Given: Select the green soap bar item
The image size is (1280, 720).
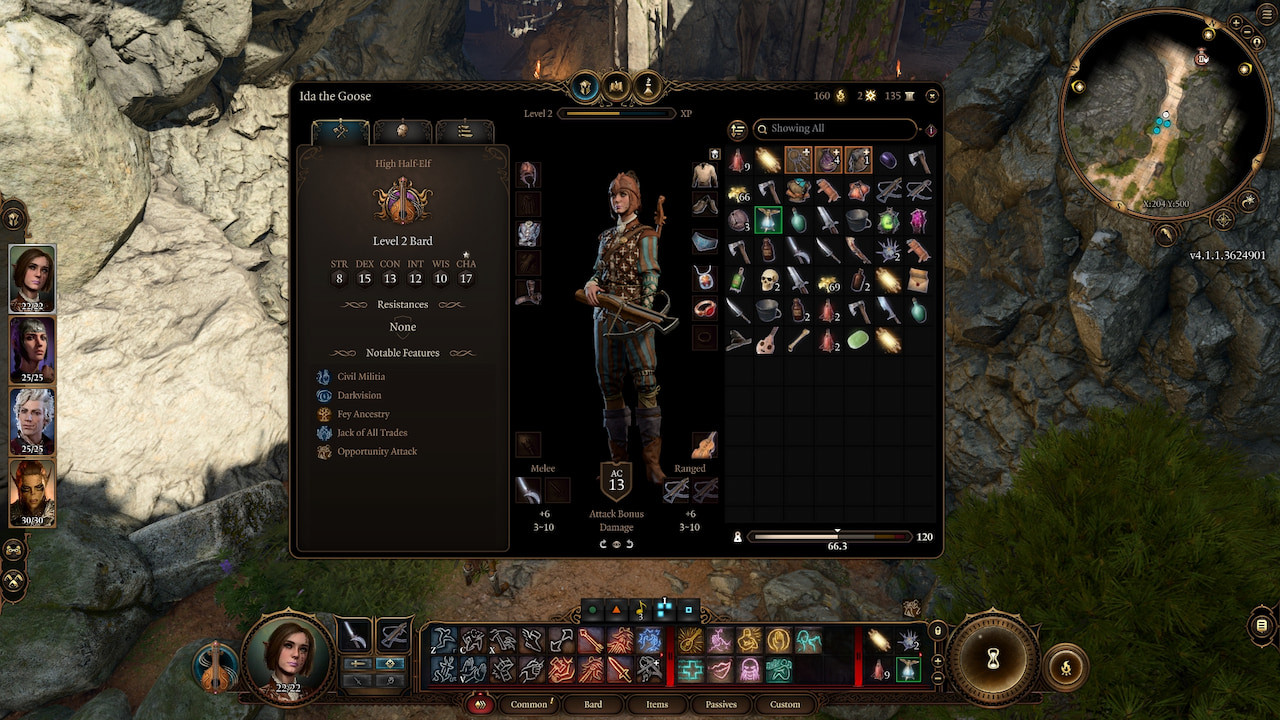Looking at the screenshot, I should [x=857, y=340].
